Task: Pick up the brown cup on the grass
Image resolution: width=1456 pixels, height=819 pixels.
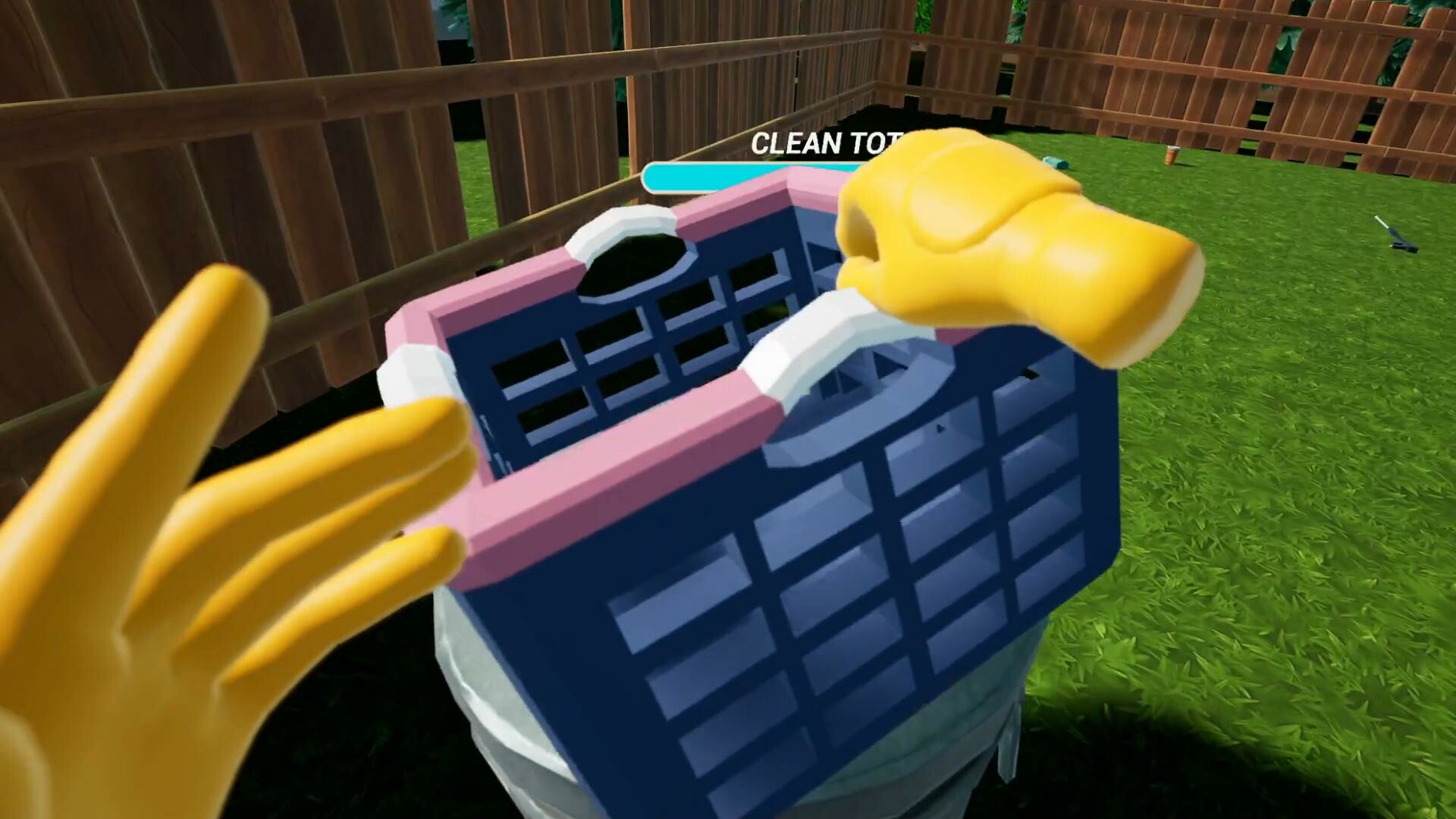Action: pyautogui.click(x=1172, y=155)
